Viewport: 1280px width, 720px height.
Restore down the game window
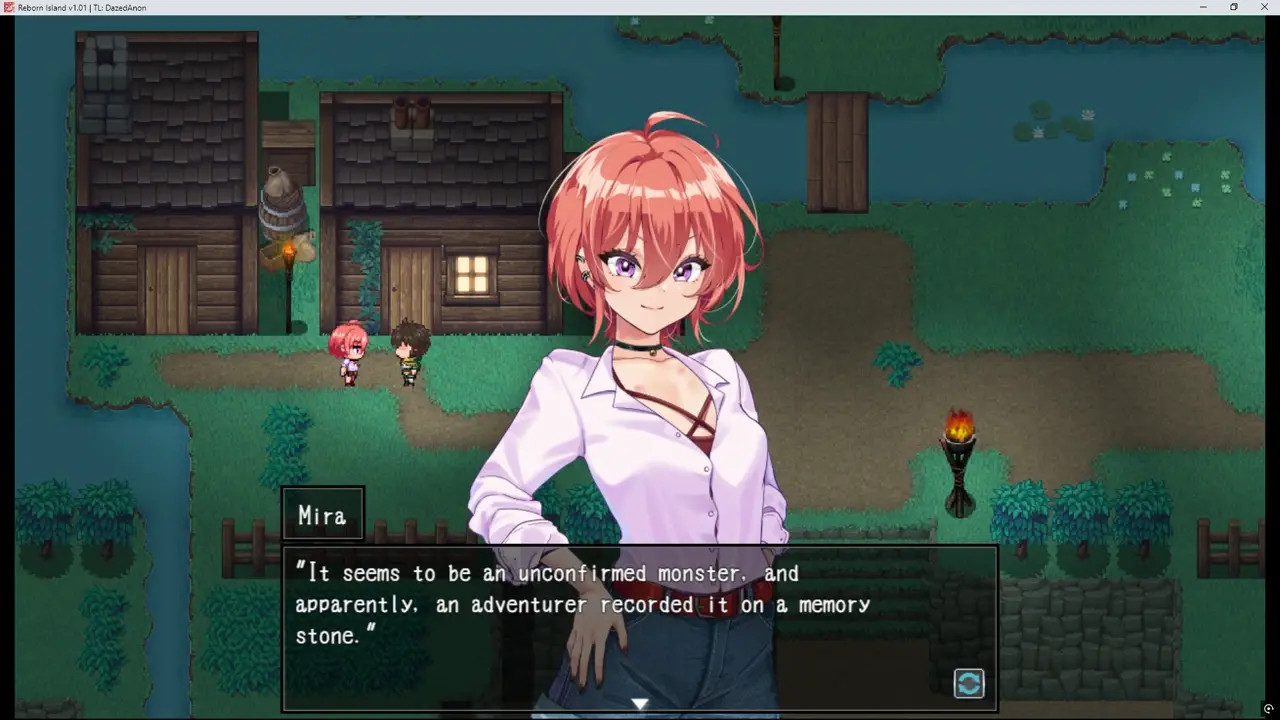[x=1234, y=7]
